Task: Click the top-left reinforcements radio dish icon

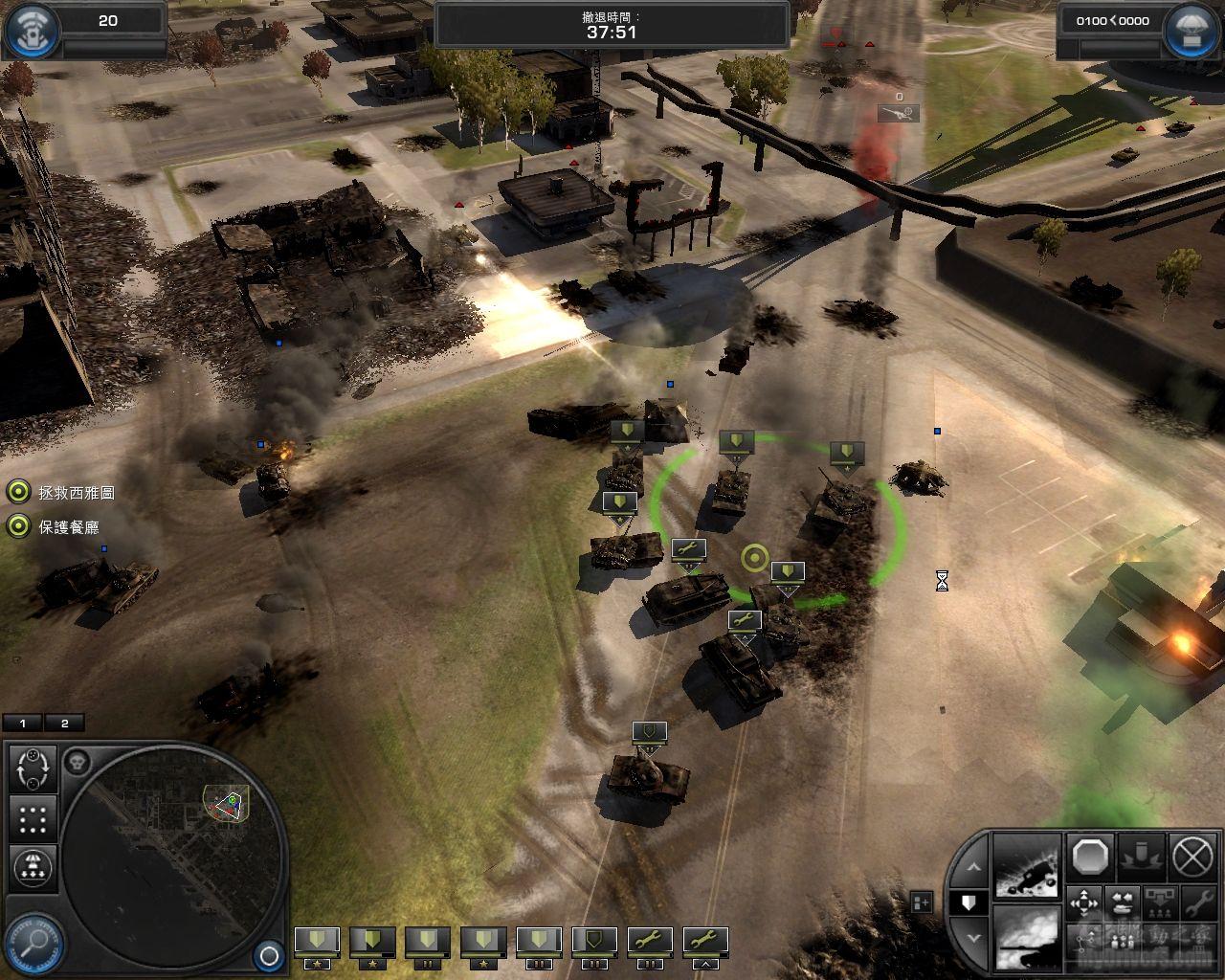Action: tap(31, 31)
